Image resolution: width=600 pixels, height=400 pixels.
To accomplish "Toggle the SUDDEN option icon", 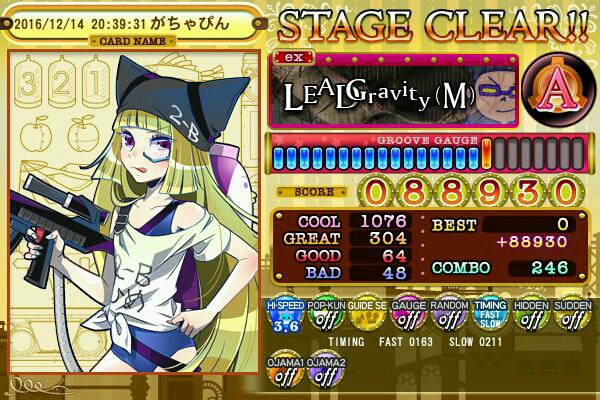I will click(572, 317).
